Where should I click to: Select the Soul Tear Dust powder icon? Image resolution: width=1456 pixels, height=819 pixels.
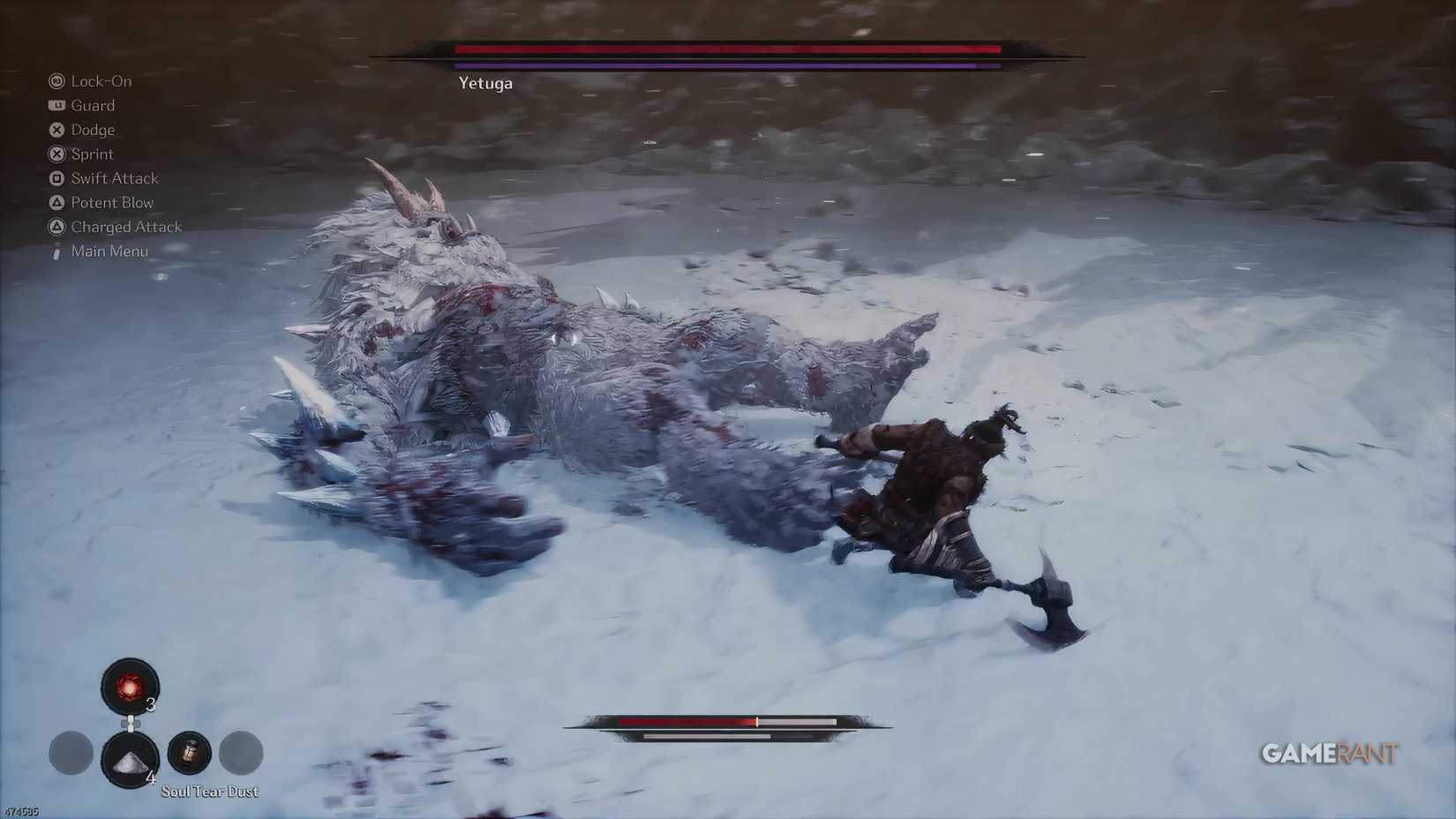coord(130,761)
